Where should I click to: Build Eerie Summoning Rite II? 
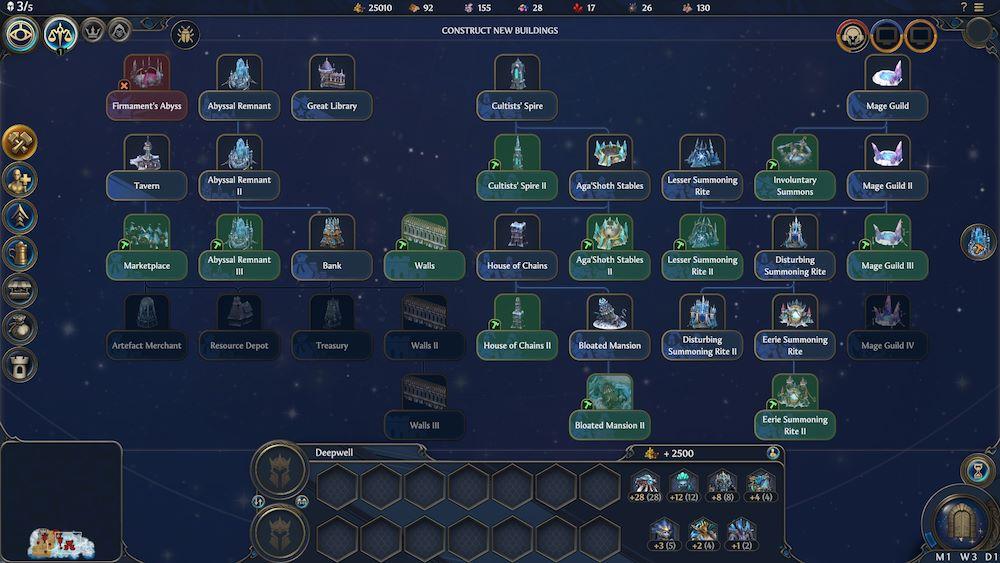pos(795,425)
